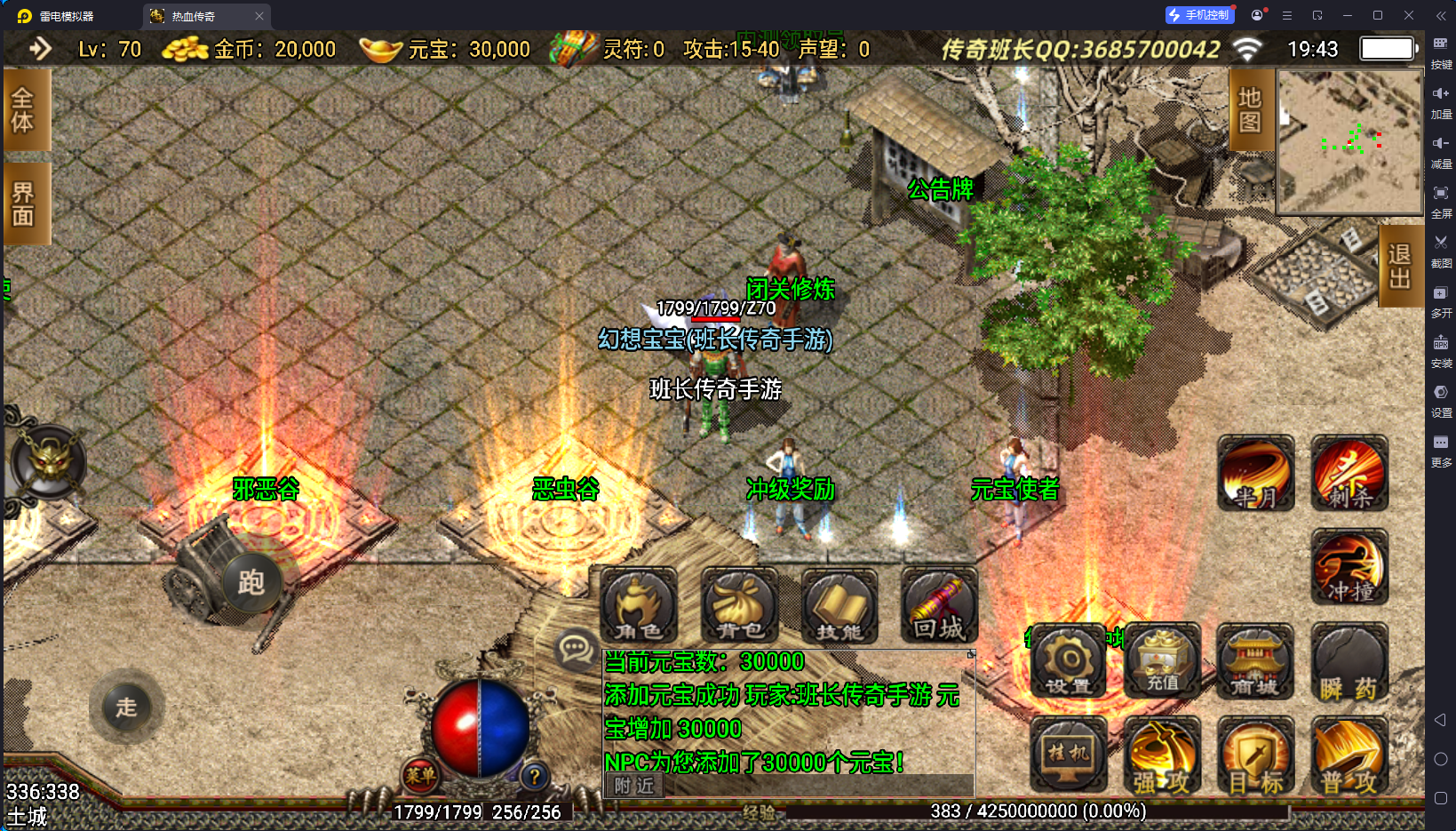
Task: Switch to the 附近 nearby chat tab
Action: (634, 786)
